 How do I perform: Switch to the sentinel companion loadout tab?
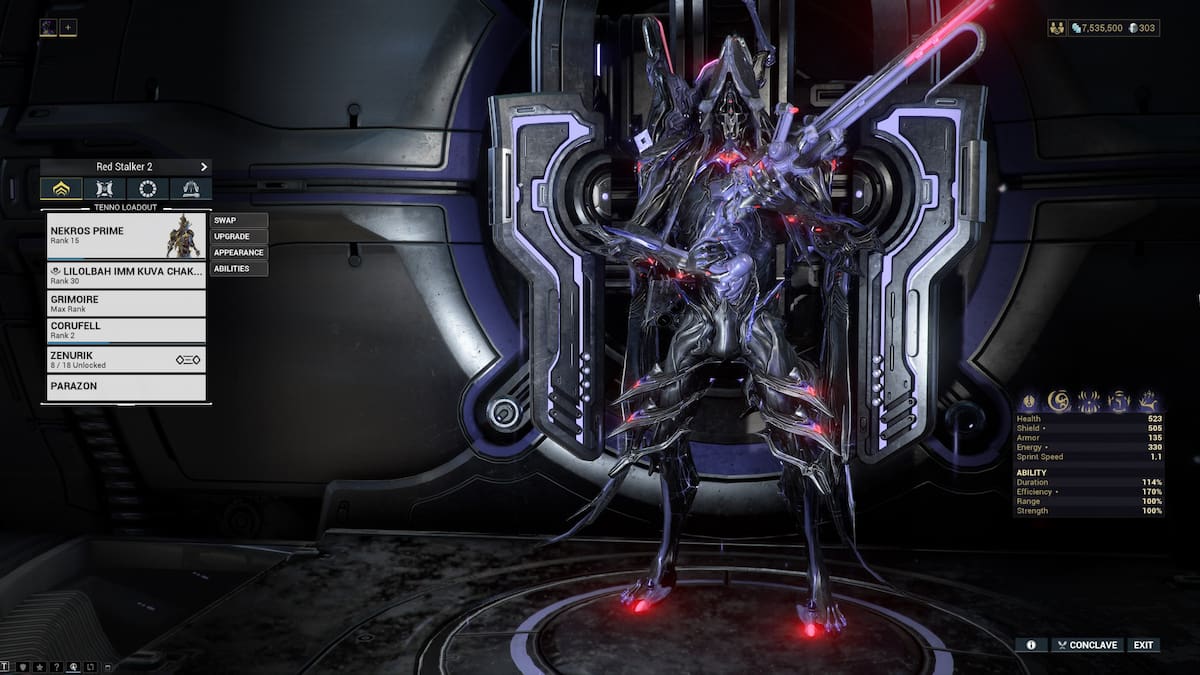105,189
